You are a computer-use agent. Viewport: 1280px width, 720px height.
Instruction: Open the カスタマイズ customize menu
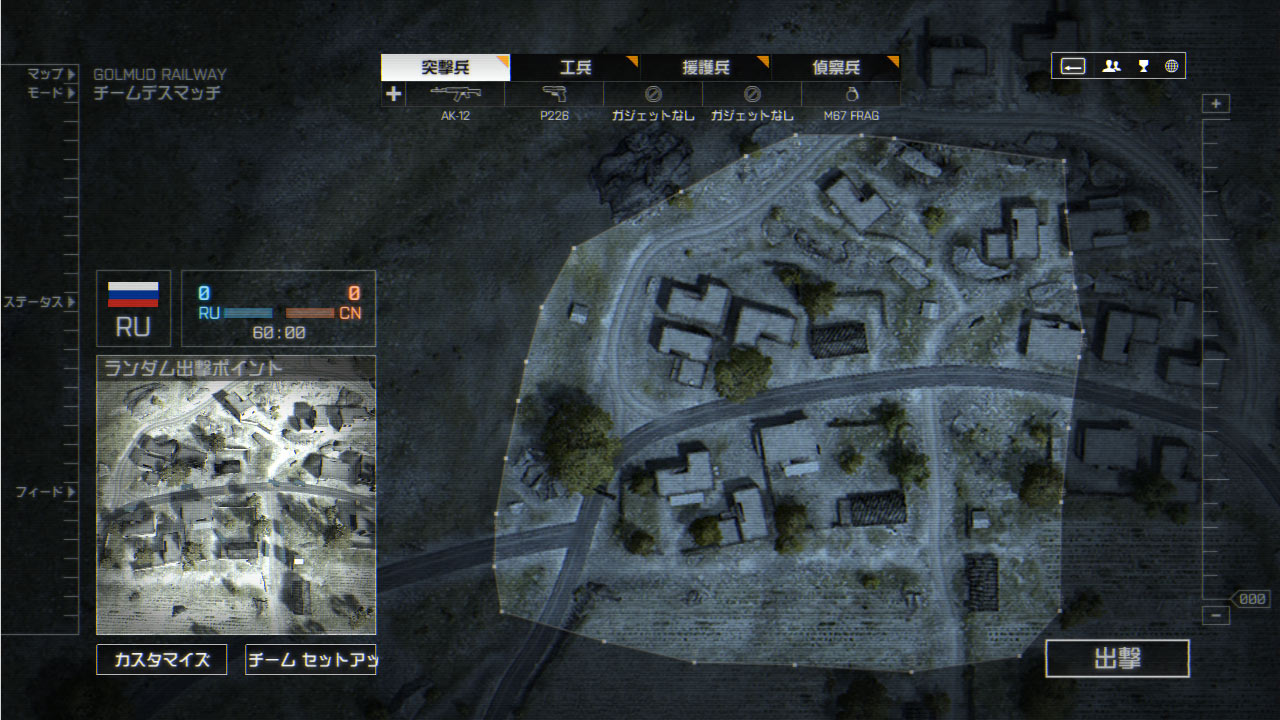point(162,660)
